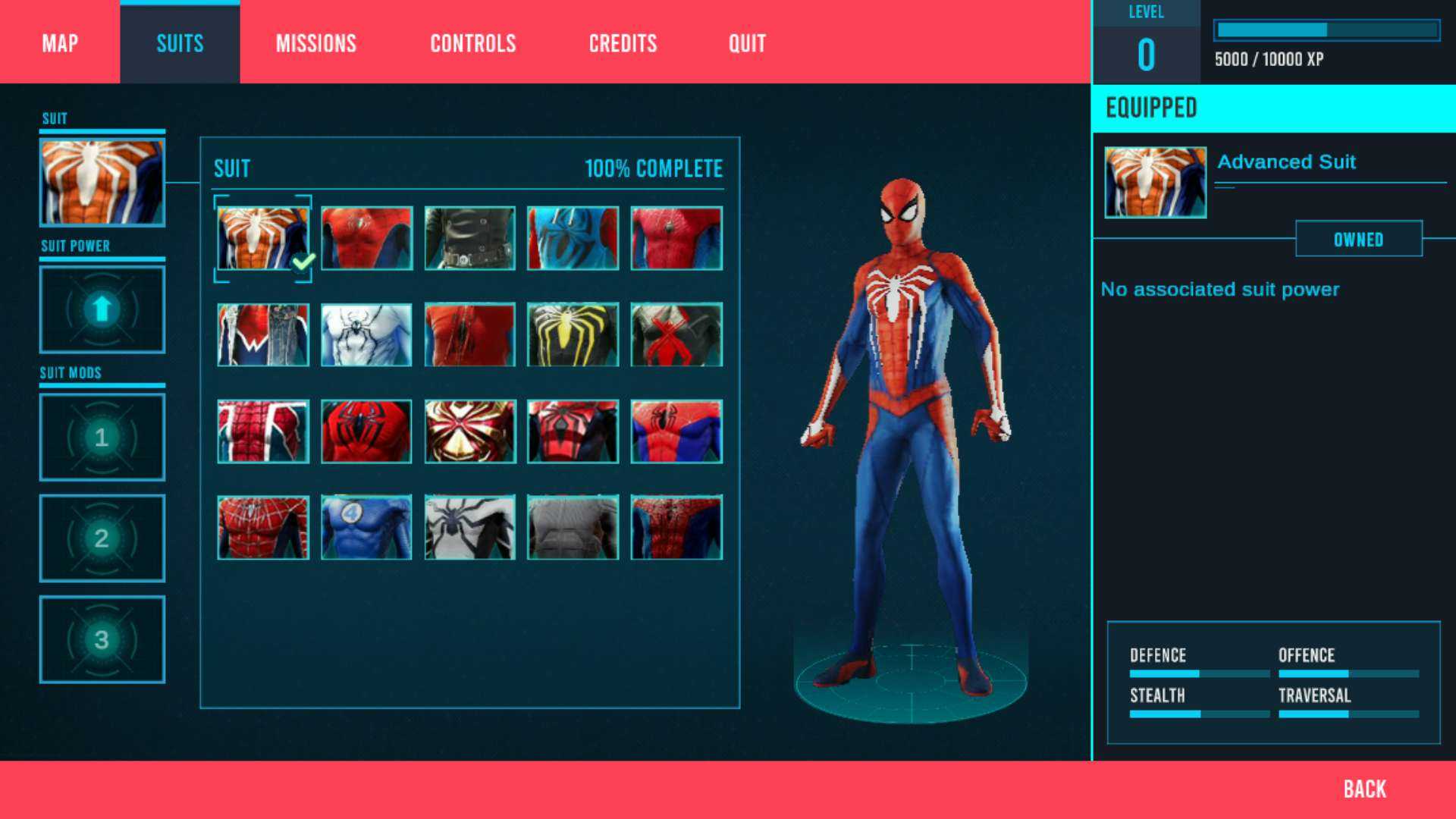Select the black leather noir suit

(x=469, y=238)
